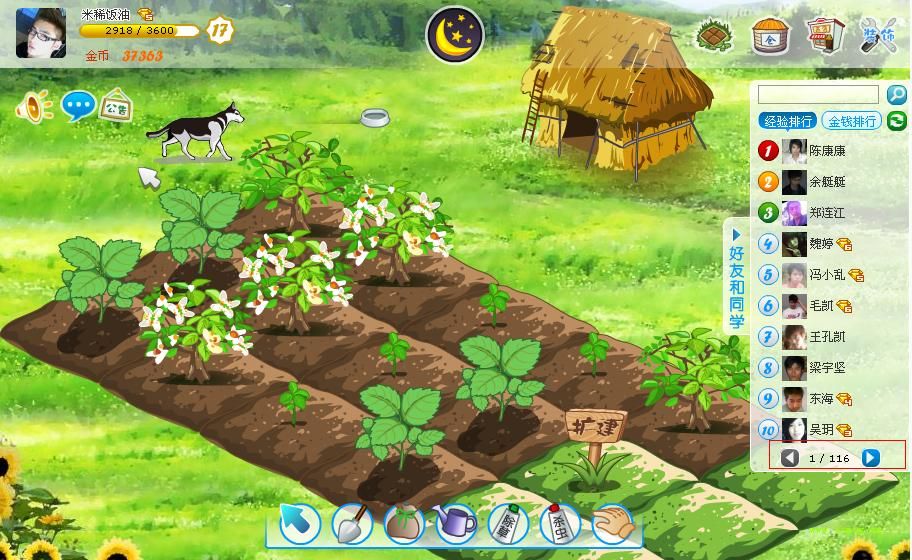
Task: Switch to the 经验排行 ranking tab
Action: 788,121
